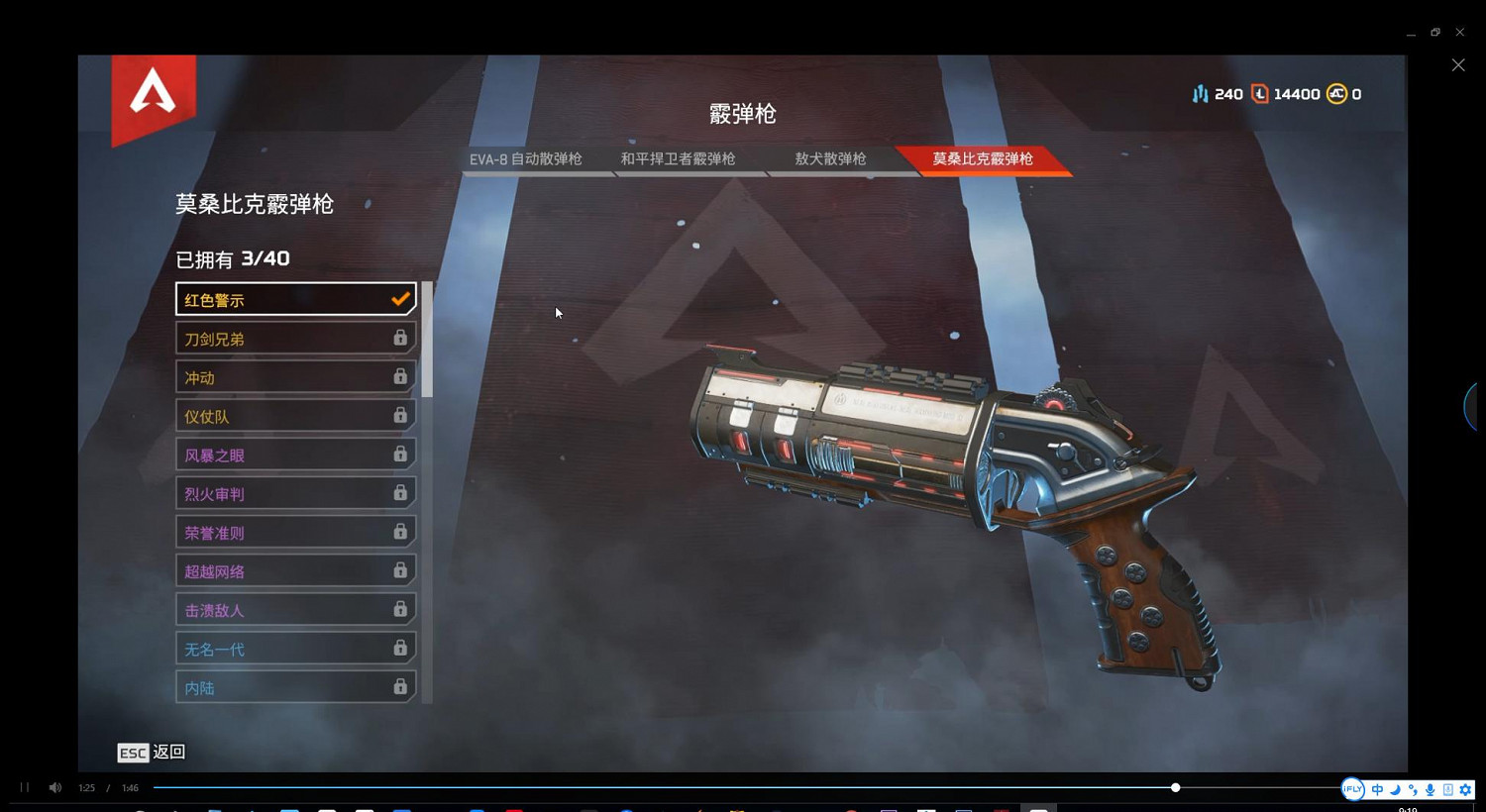Image resolution: width=1486 pixels, height=812 pixels.
Task: Click the soft keyboard icon on iFLY bar
Action: pyautogui.click(x=1447, y=789)
